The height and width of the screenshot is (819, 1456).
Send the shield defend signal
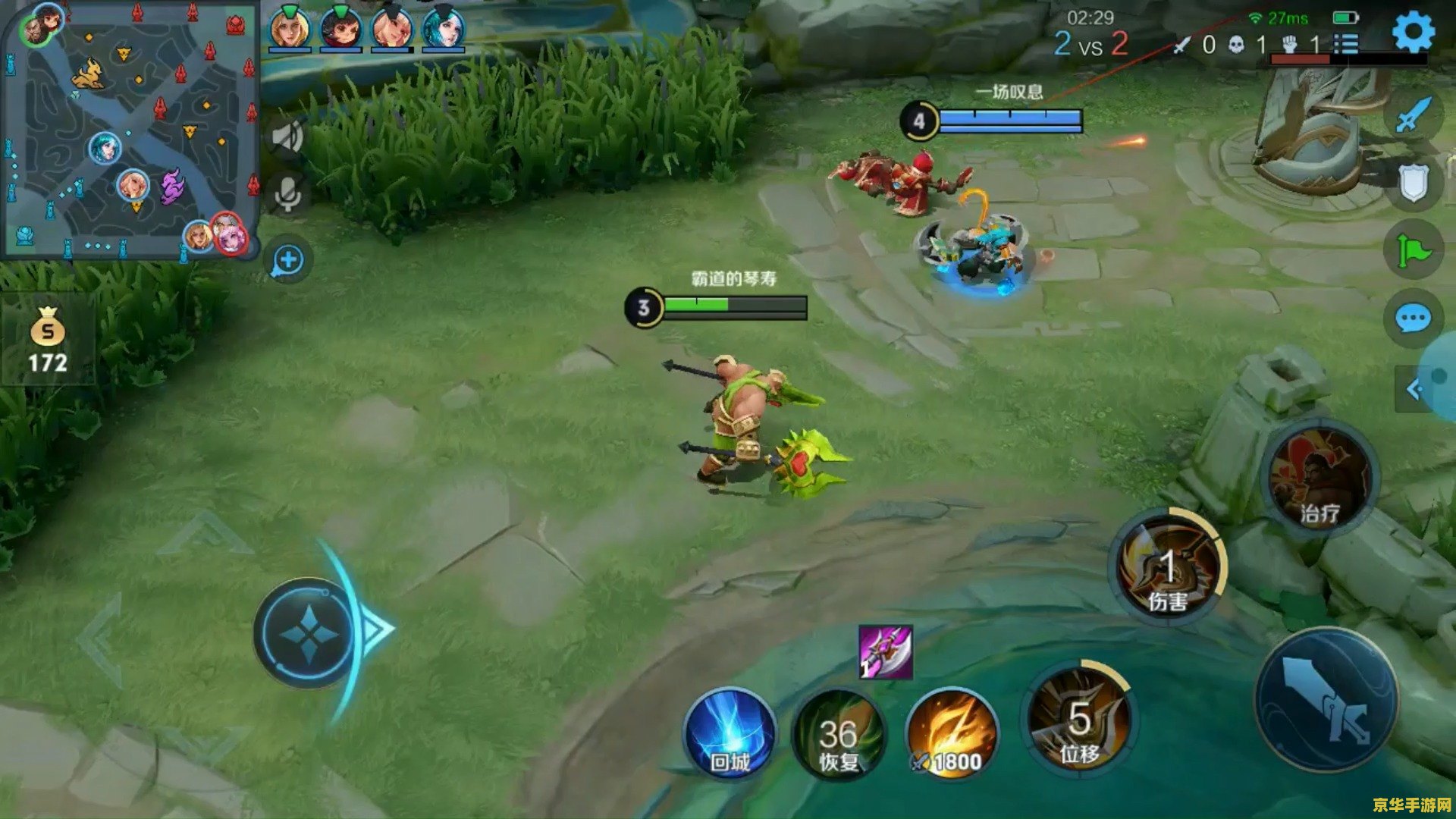1413,182
